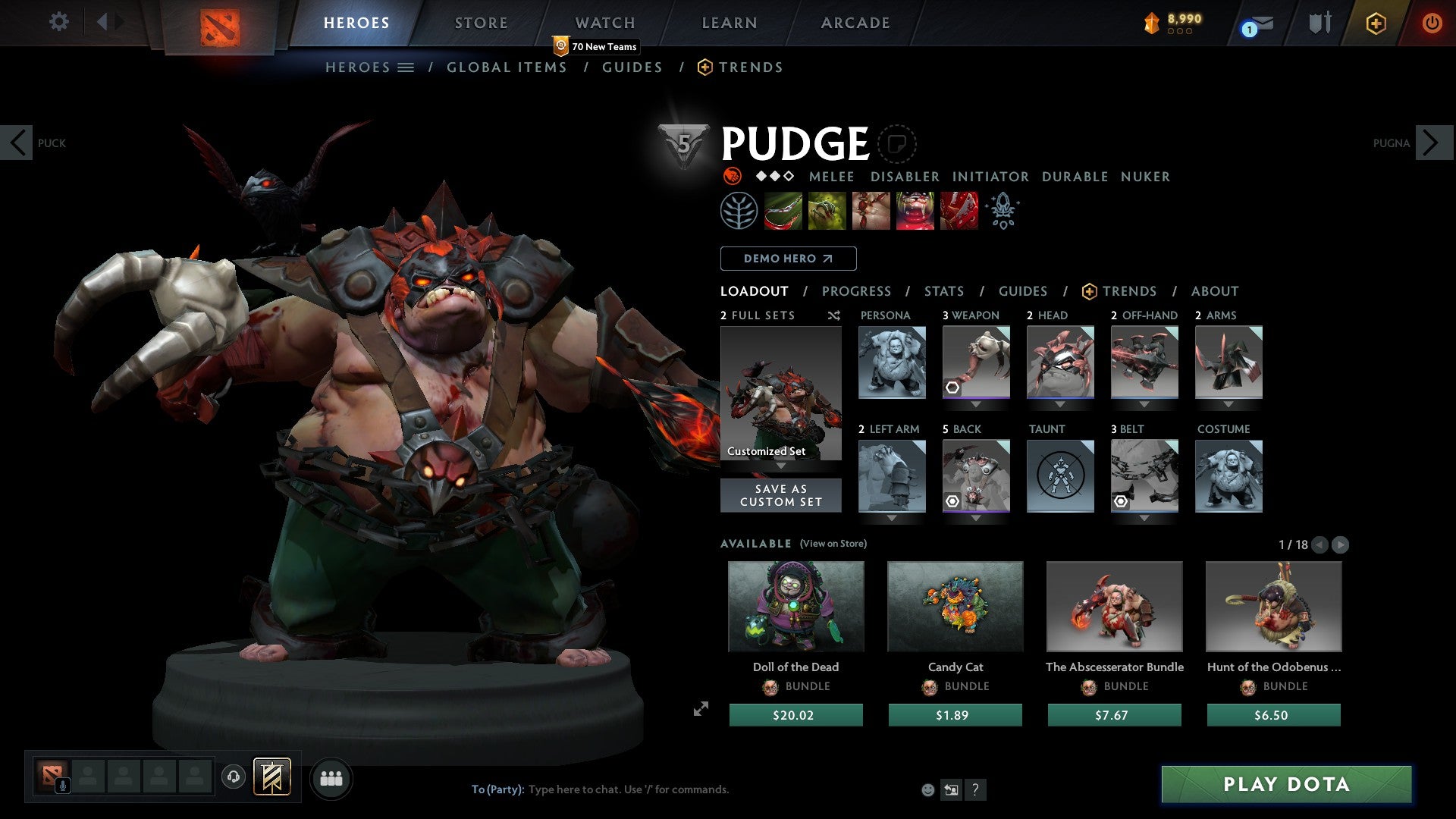Open the headset voice settings icon
This screenshot has width=1456, height=819.
click(x=234, y=778)
